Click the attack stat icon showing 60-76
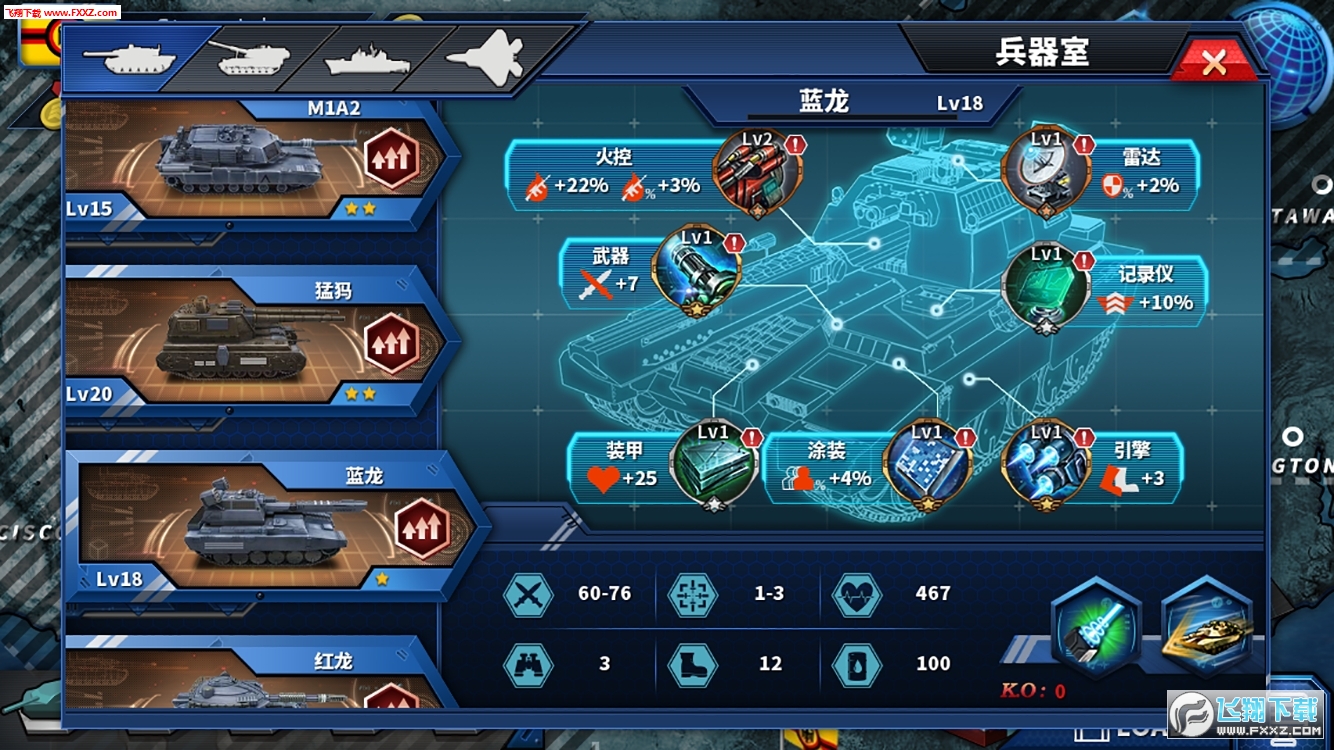 pyautogui.click(x=528, y=594)
